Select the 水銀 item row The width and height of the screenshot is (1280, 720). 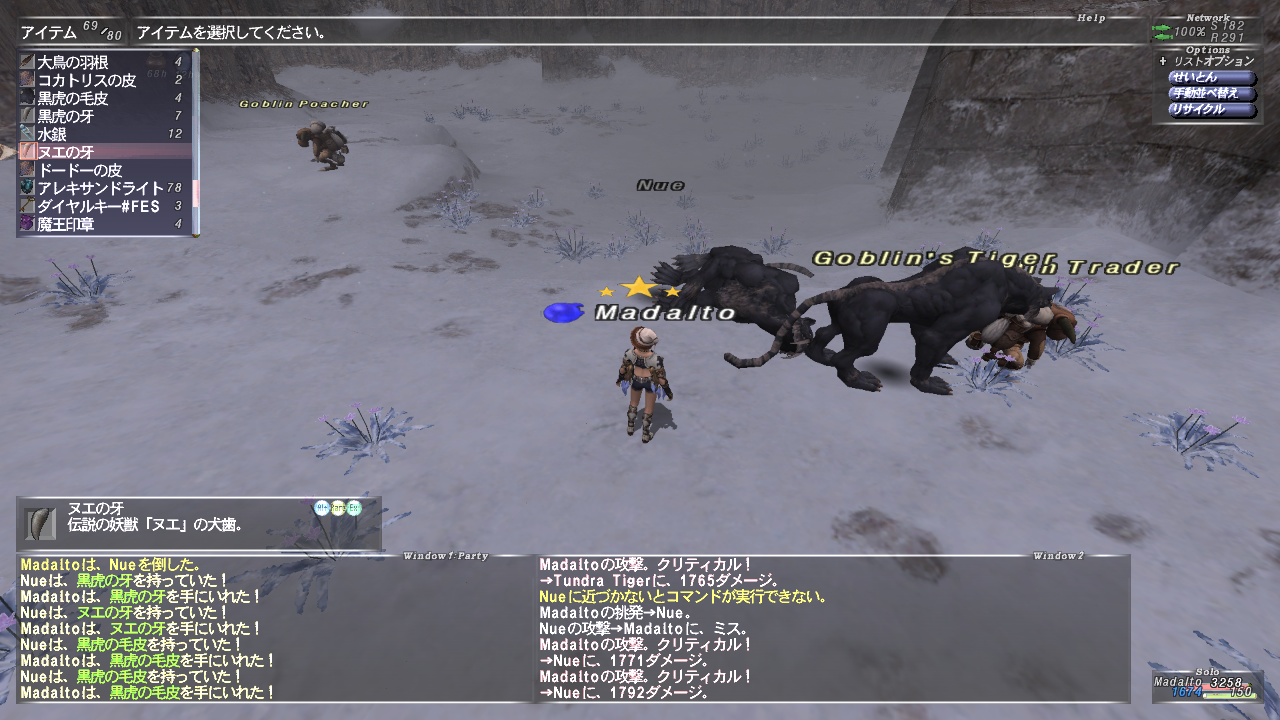click(100, 134)
